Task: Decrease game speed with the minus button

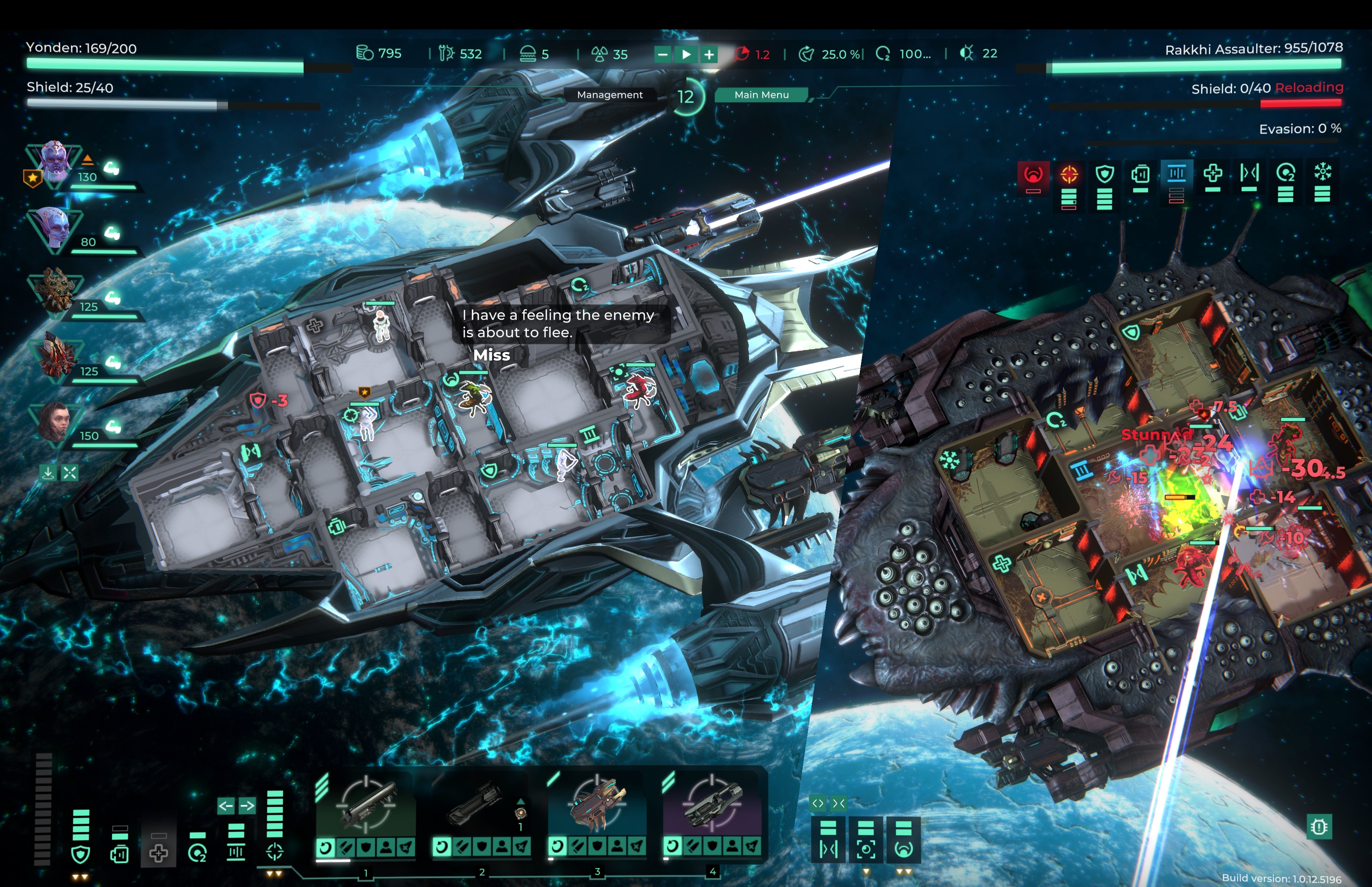Action: click(663, 54)
